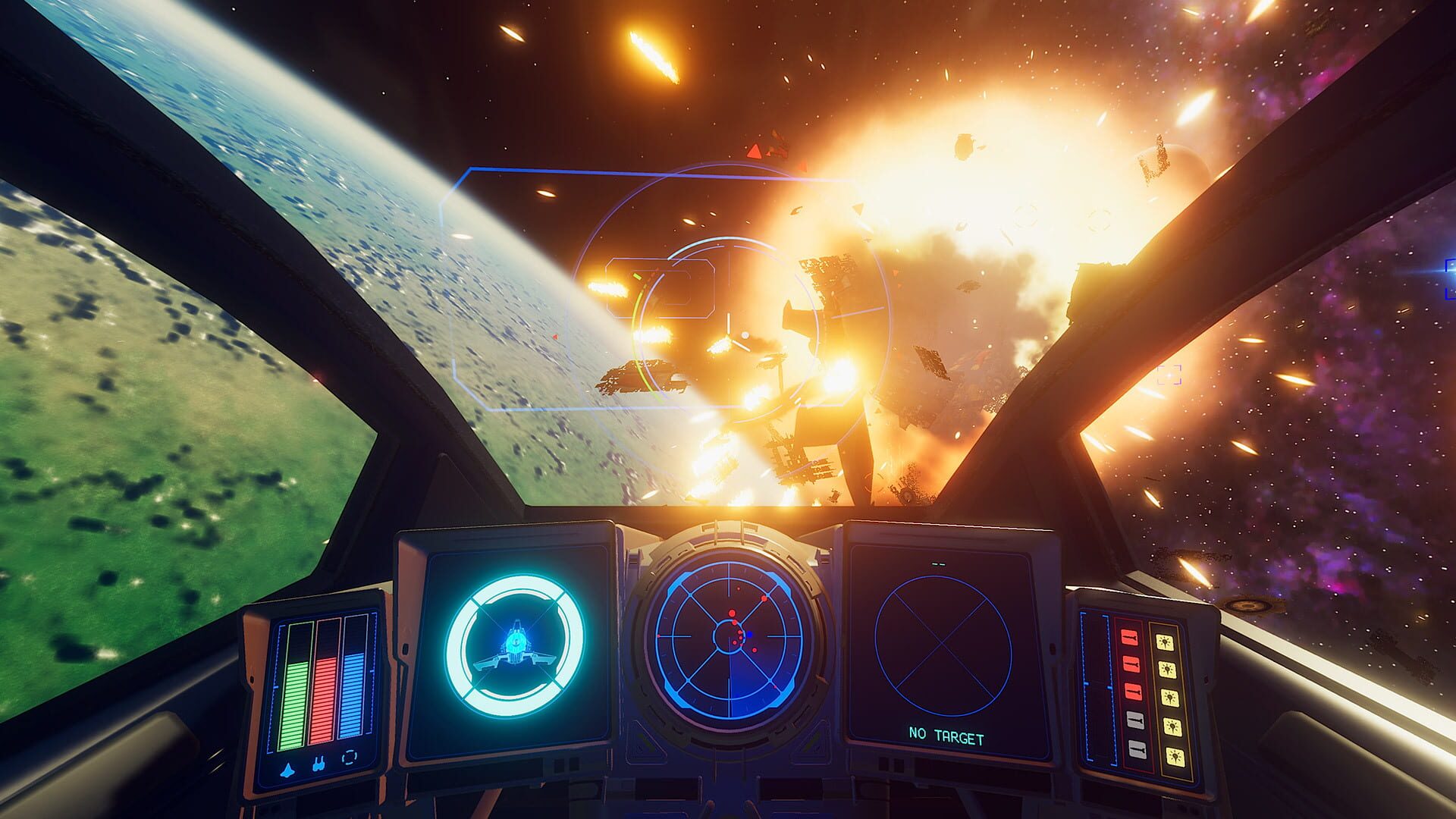Click the topmost yellow lightbulb switch
This screenshot has width=1456, height=819.
(1166, 642)
